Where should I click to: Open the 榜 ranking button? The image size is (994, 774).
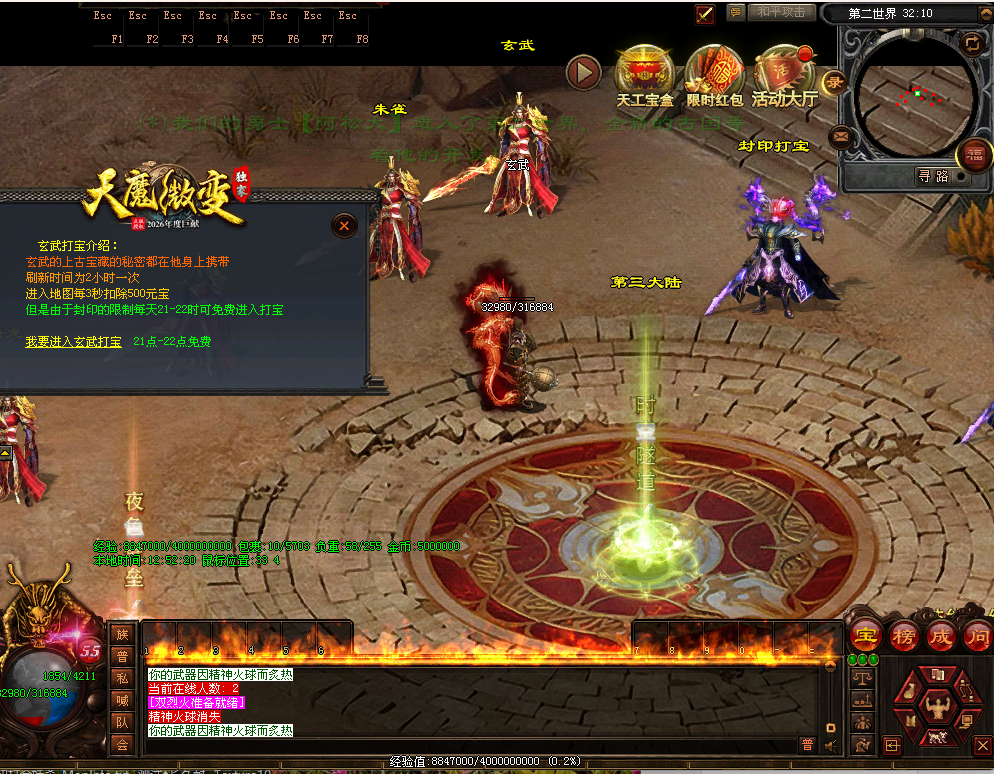[903, 635]
